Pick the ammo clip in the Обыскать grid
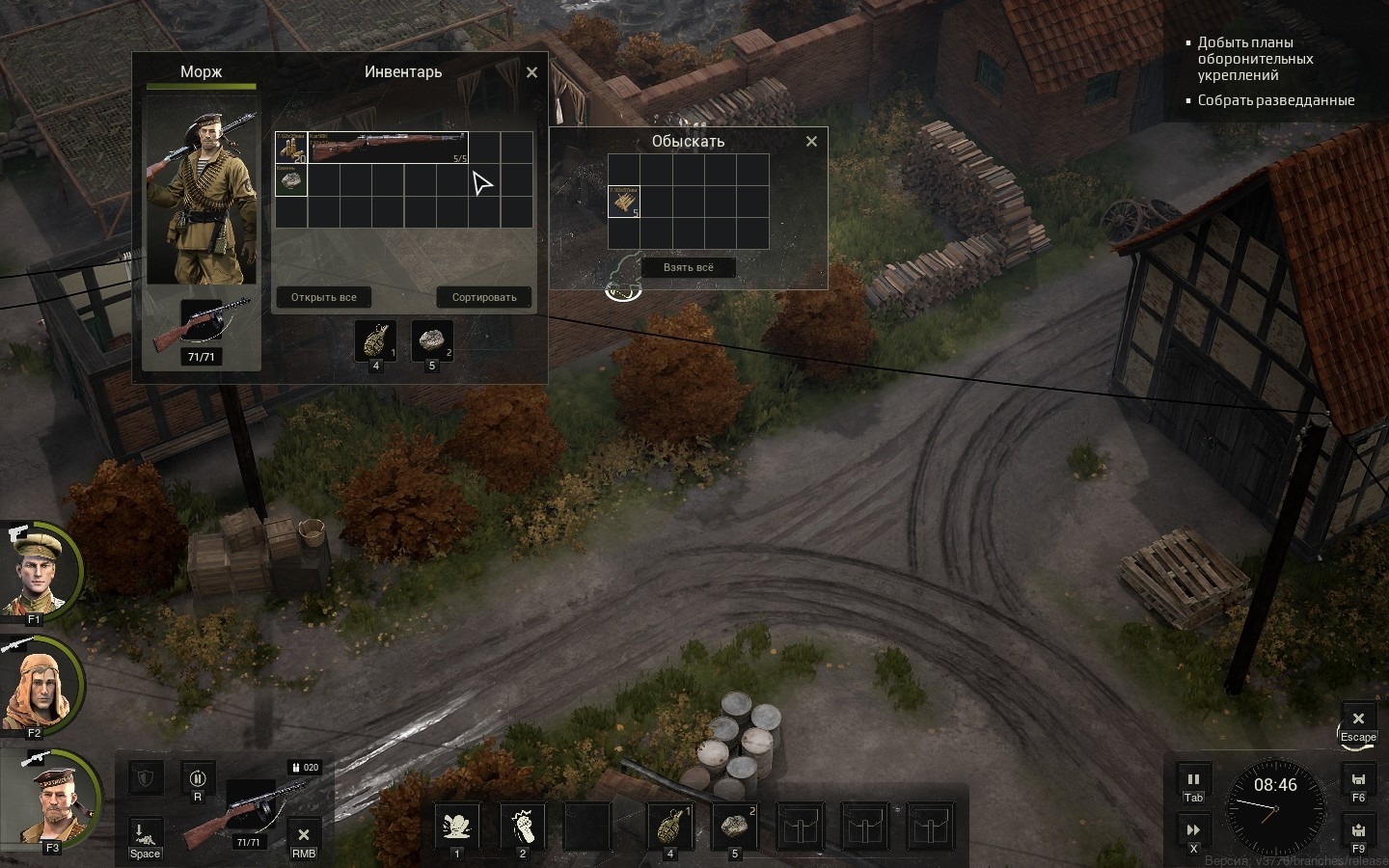 tap(624, 202)
